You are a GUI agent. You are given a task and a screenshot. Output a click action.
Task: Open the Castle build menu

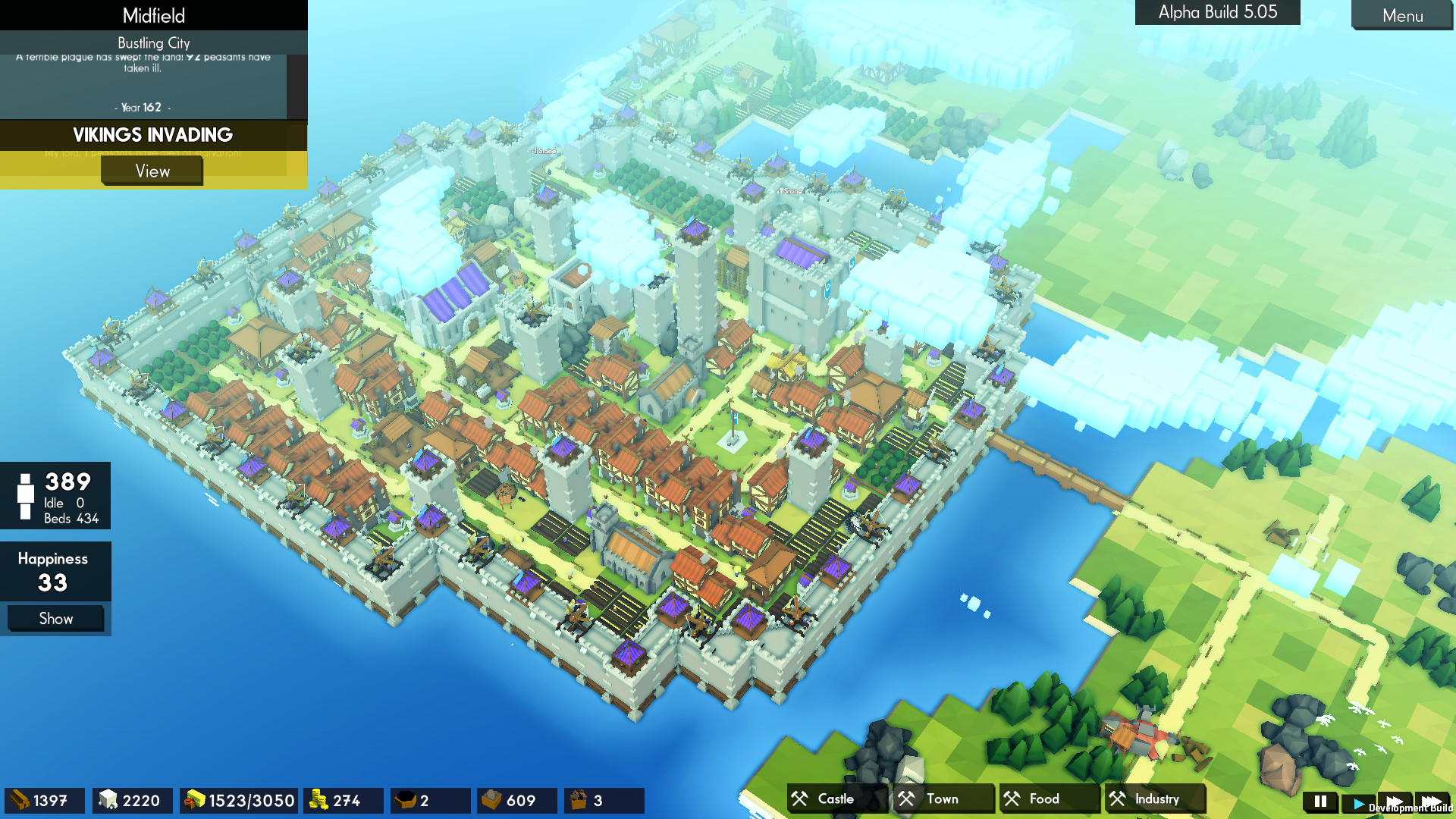coord(834,799)
